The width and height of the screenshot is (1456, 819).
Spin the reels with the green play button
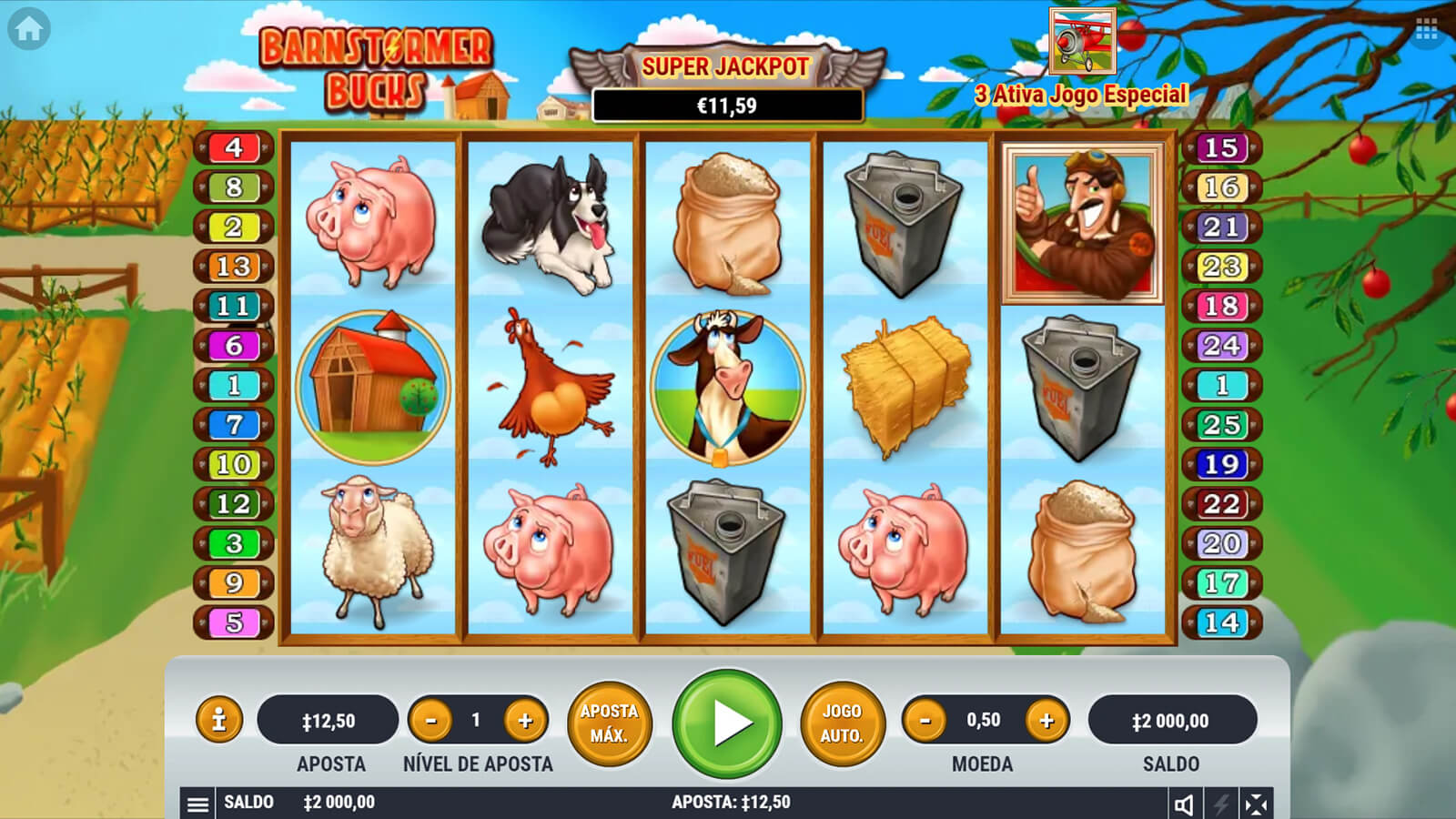[x=727, y=723]
